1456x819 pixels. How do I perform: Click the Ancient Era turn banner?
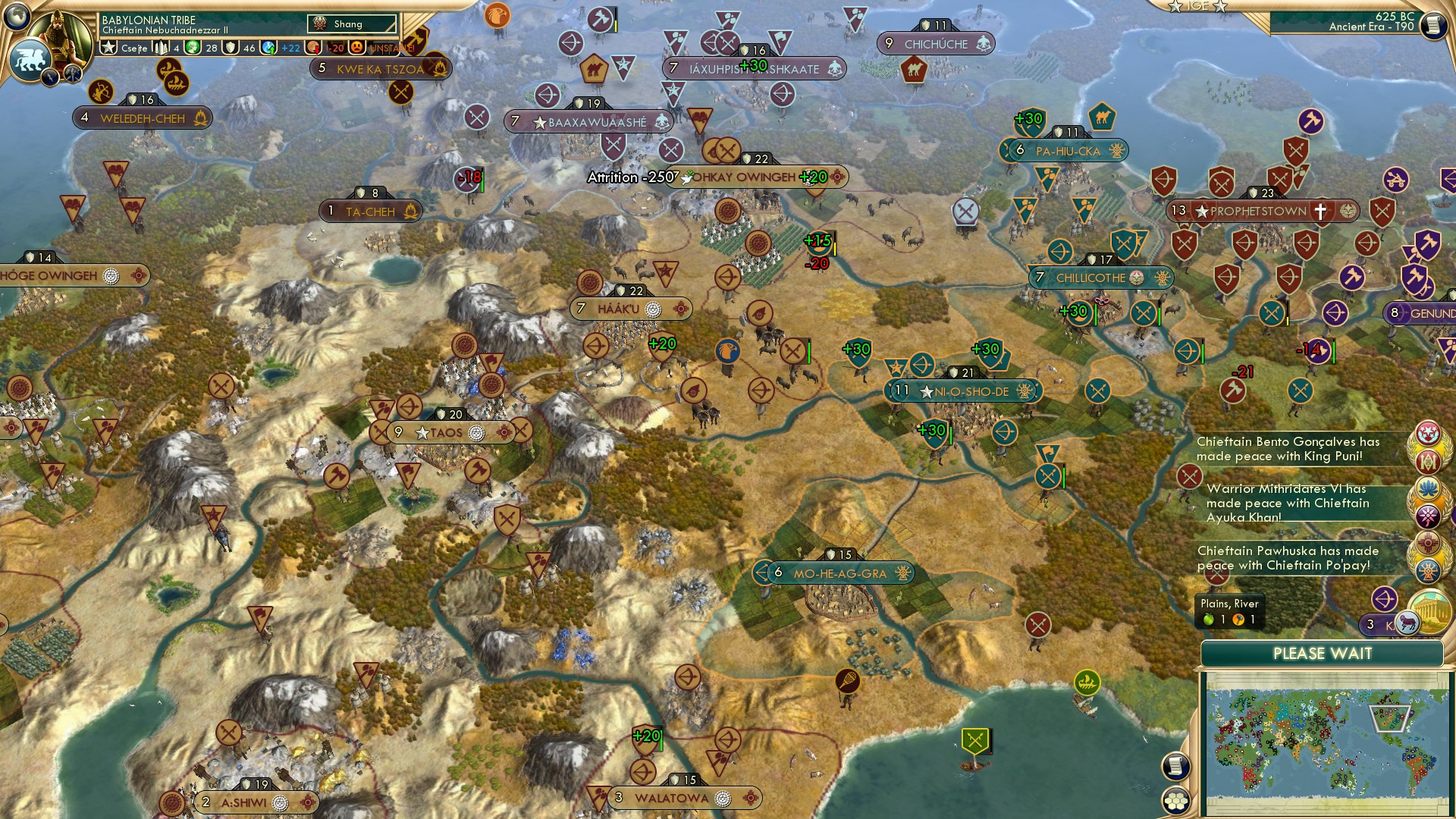[1373, 28]
